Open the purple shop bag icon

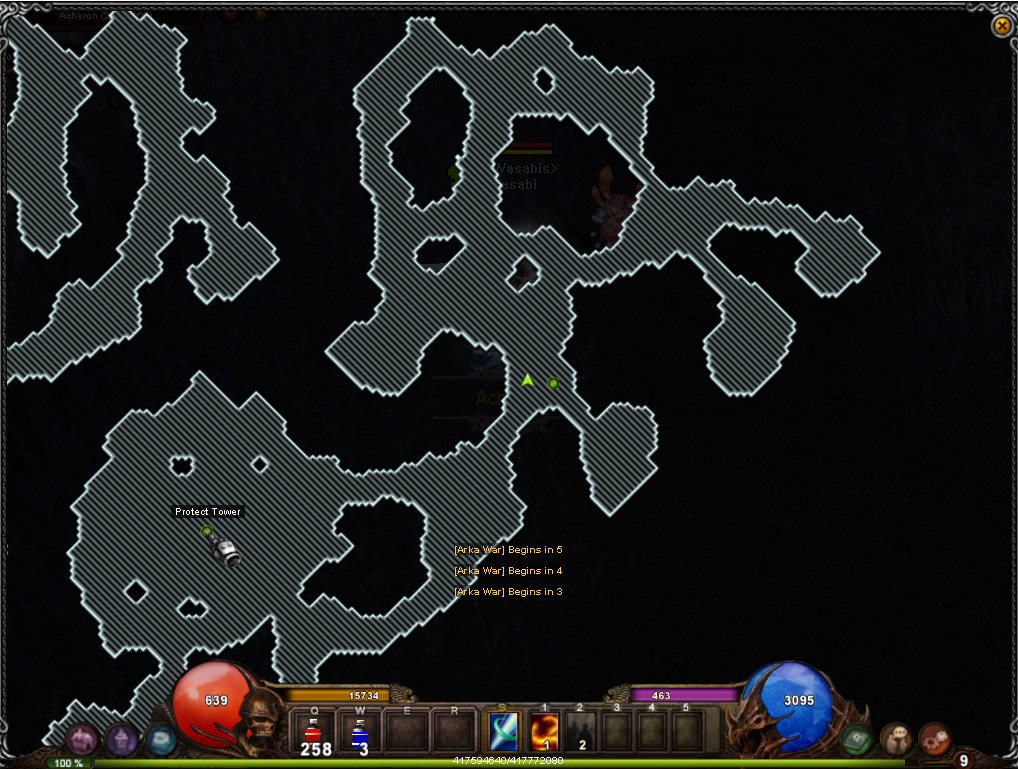(x=82, y=740)
